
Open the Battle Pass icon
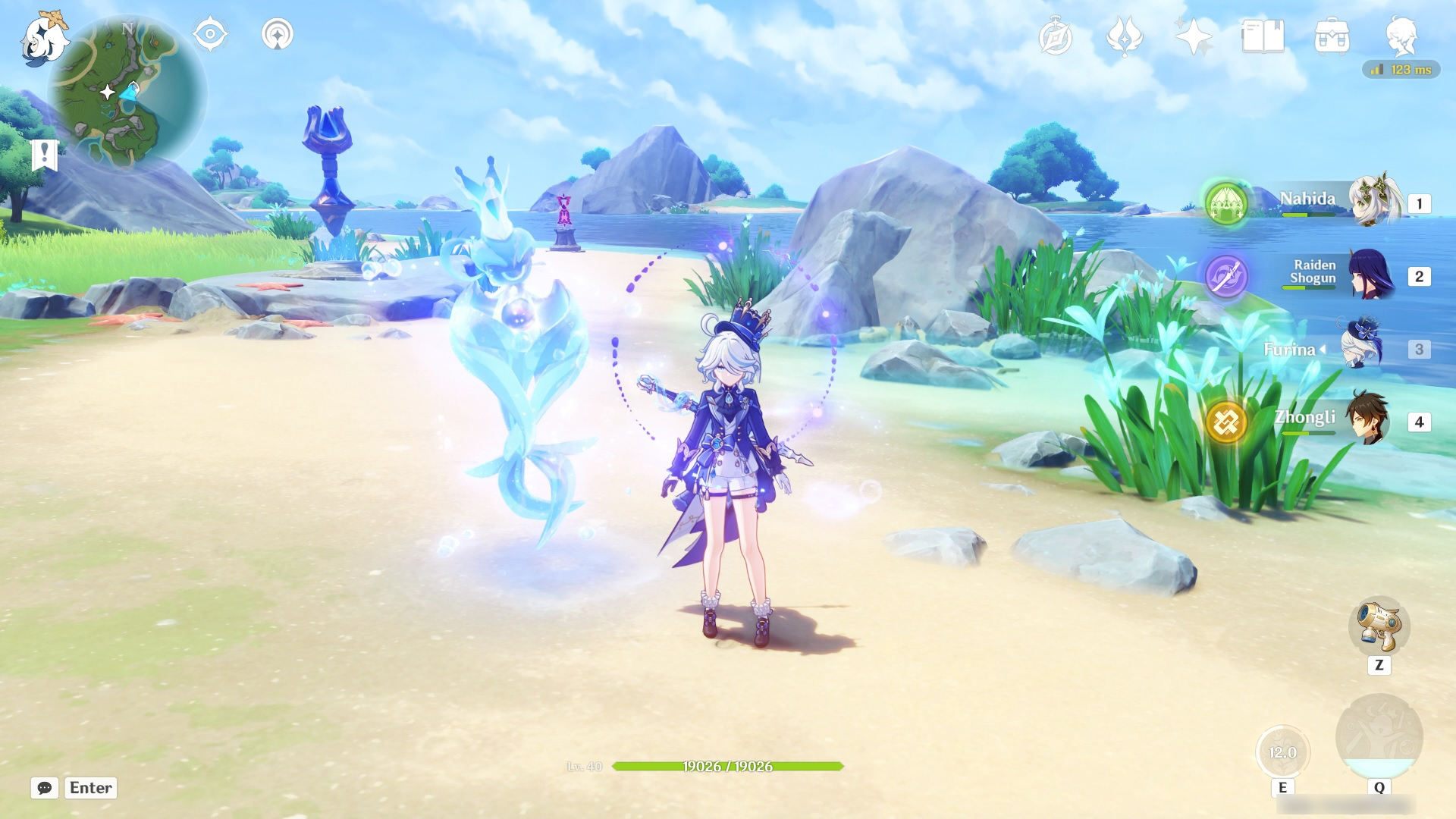(1124, 37)
